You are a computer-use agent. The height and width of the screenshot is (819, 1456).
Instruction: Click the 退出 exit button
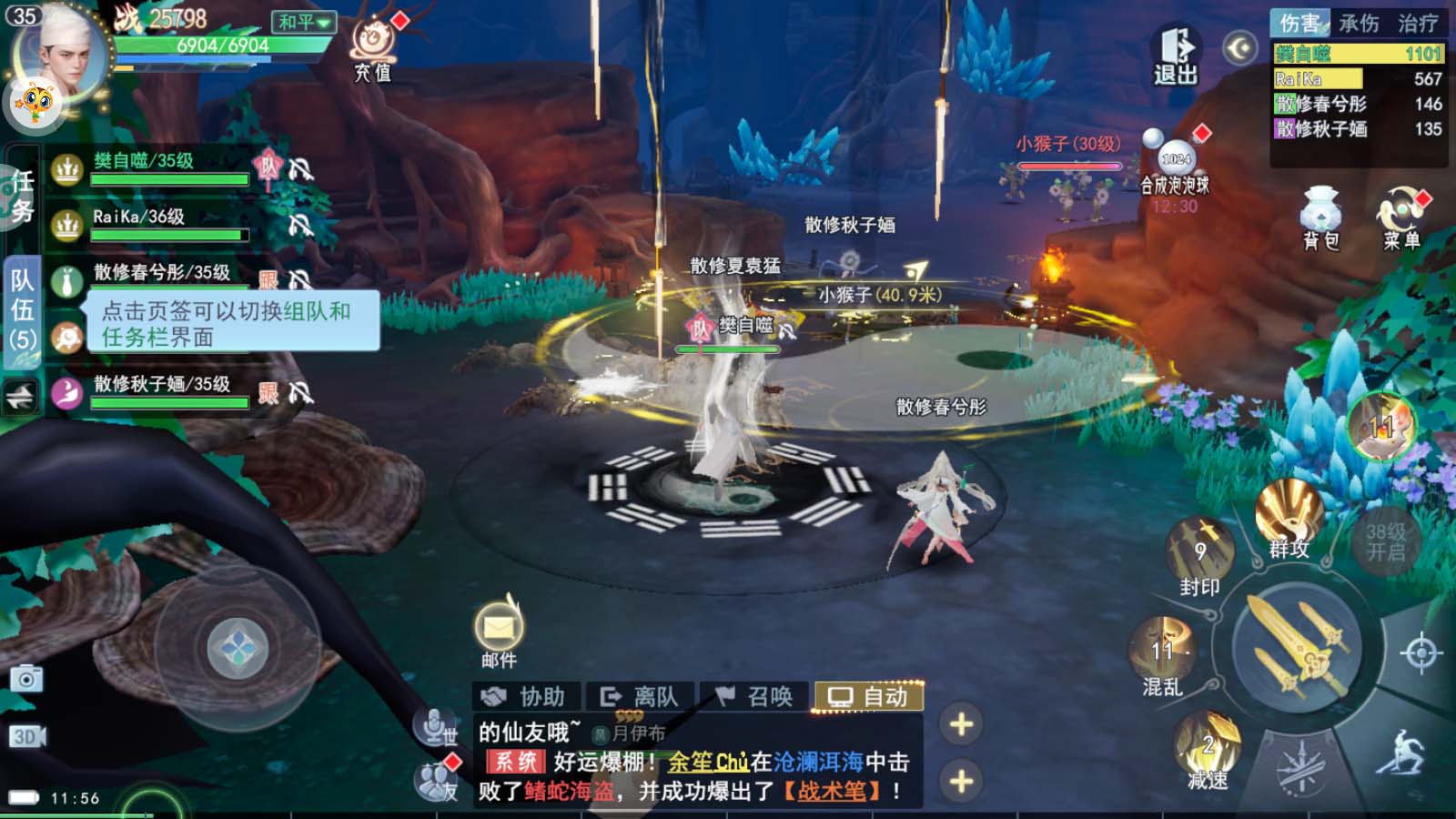1175,55
